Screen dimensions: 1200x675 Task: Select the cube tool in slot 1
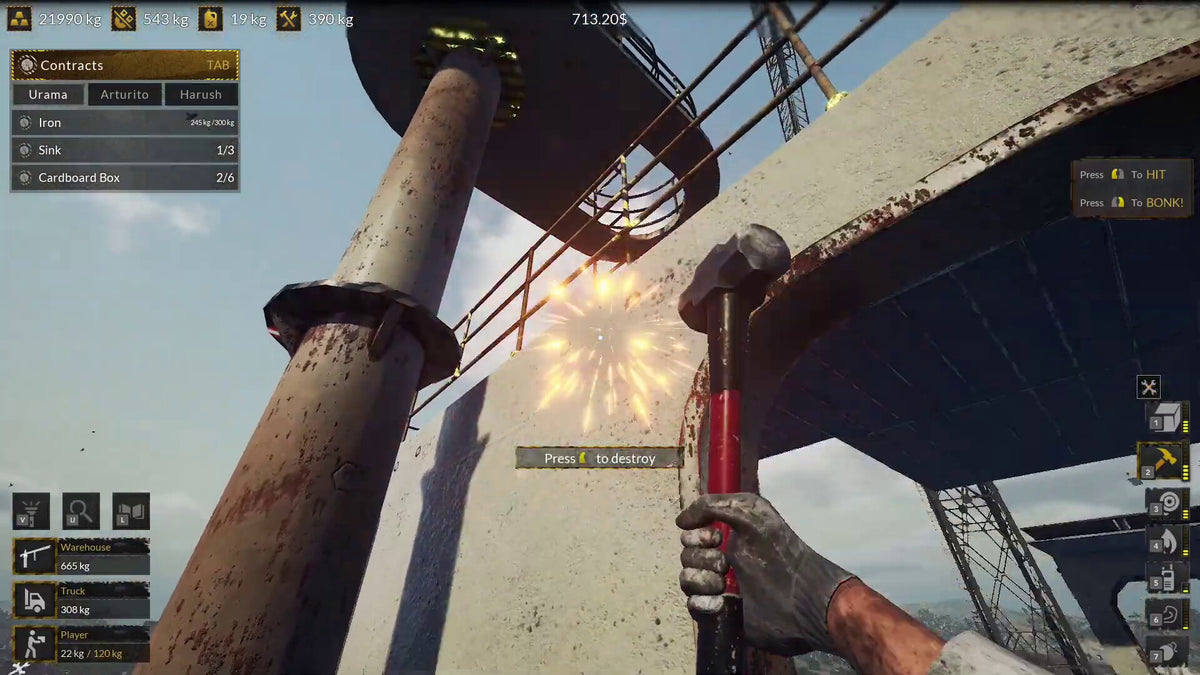(x=1165, y=417)
